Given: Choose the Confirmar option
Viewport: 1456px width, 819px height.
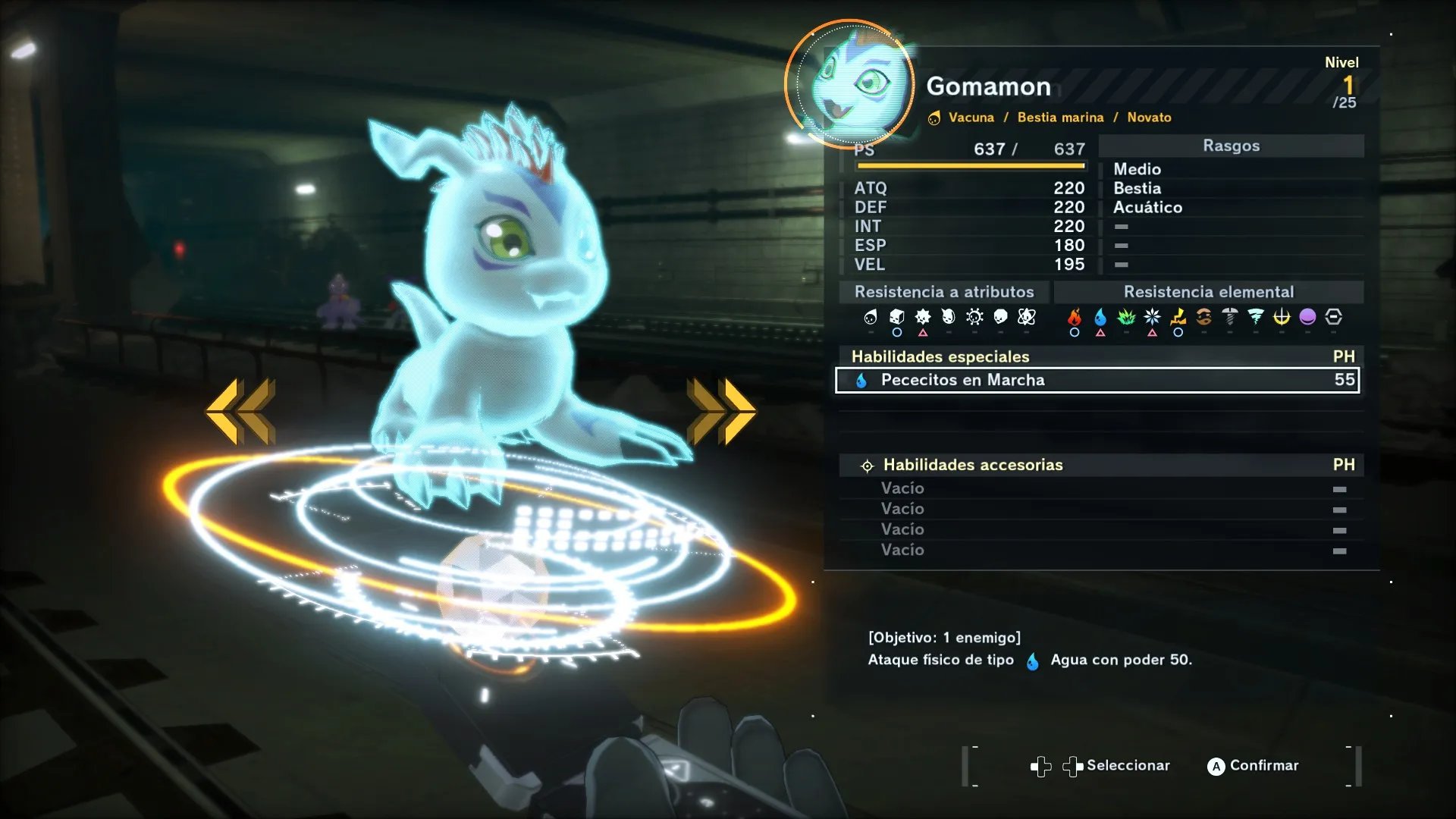Looking at the screenshot, I should (1253, 766).
